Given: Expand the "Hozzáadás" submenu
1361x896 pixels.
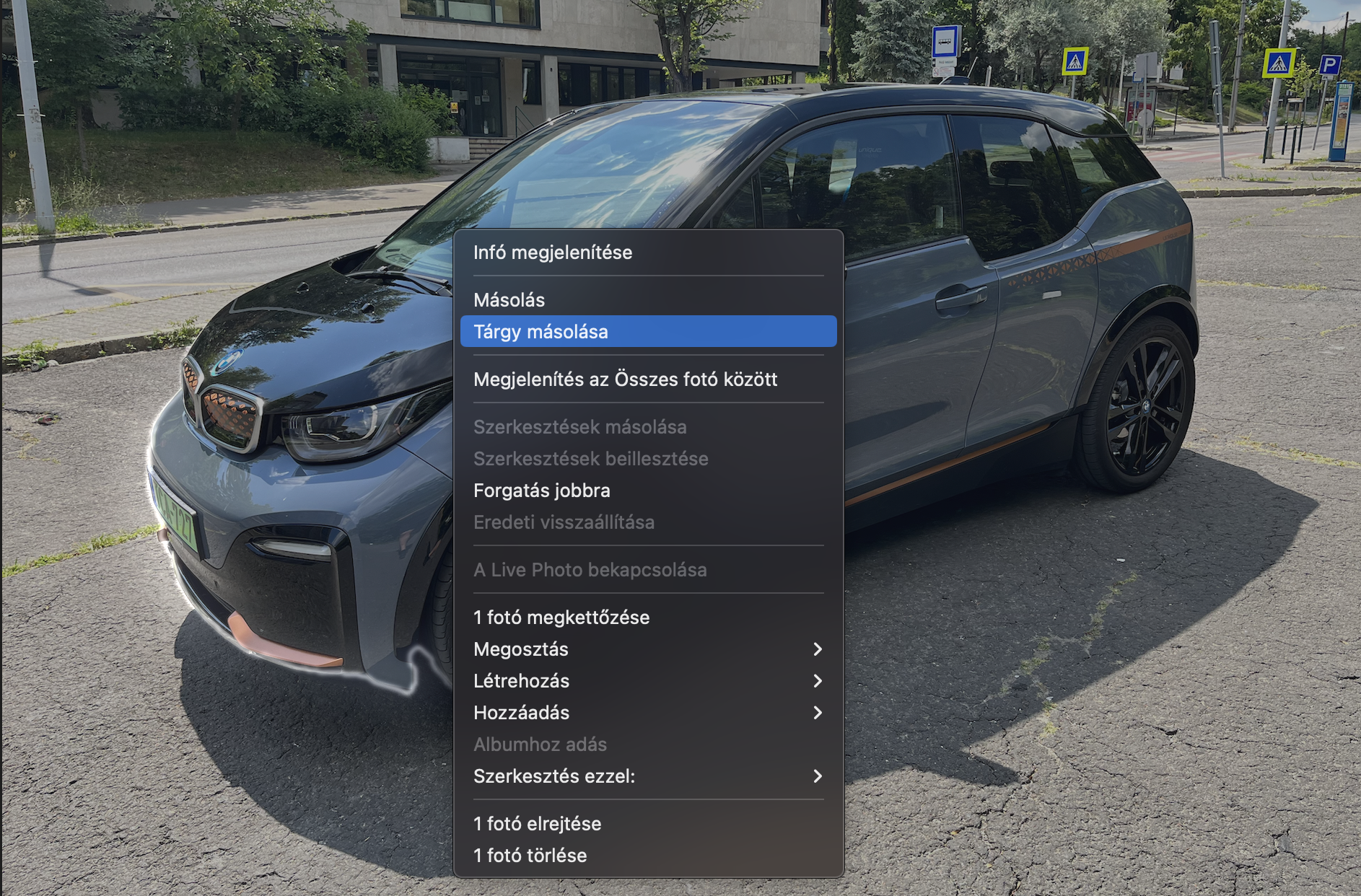Looking at the screenshot, I should pyautogui.click(x=522, y=713).
